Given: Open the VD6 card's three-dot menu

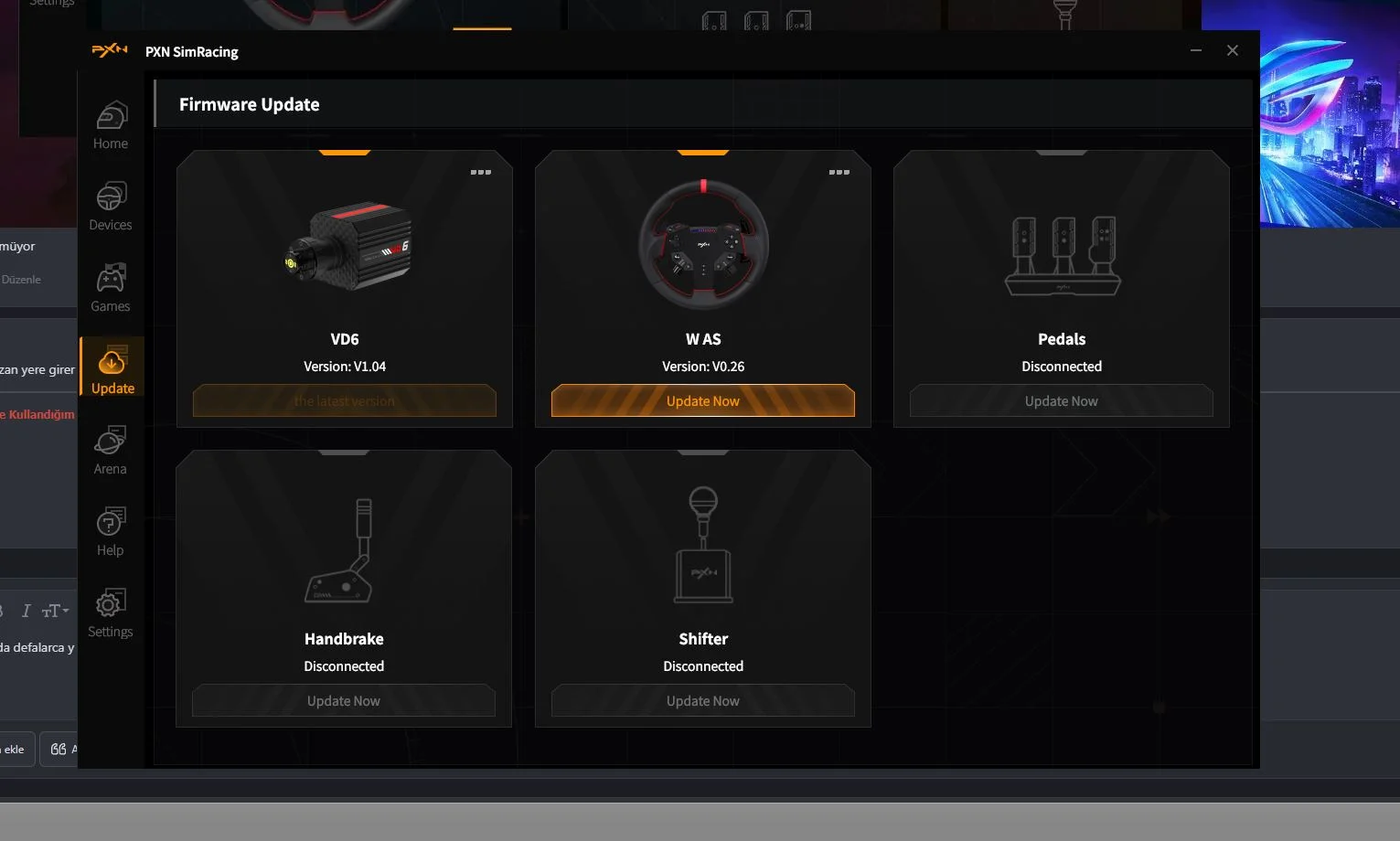Looking at the screenshot, I should pyautogui.click(x=481, y=172).
